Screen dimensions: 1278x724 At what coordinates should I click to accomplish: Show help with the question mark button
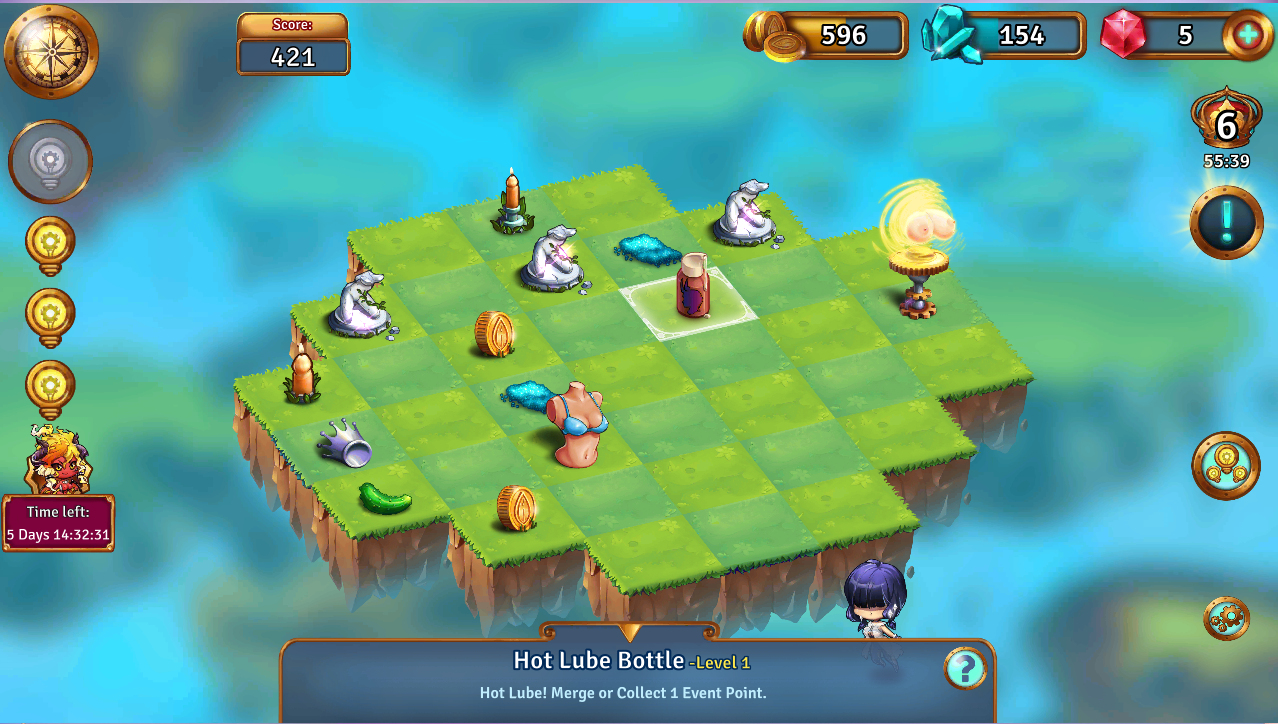(x=964, y=669)
